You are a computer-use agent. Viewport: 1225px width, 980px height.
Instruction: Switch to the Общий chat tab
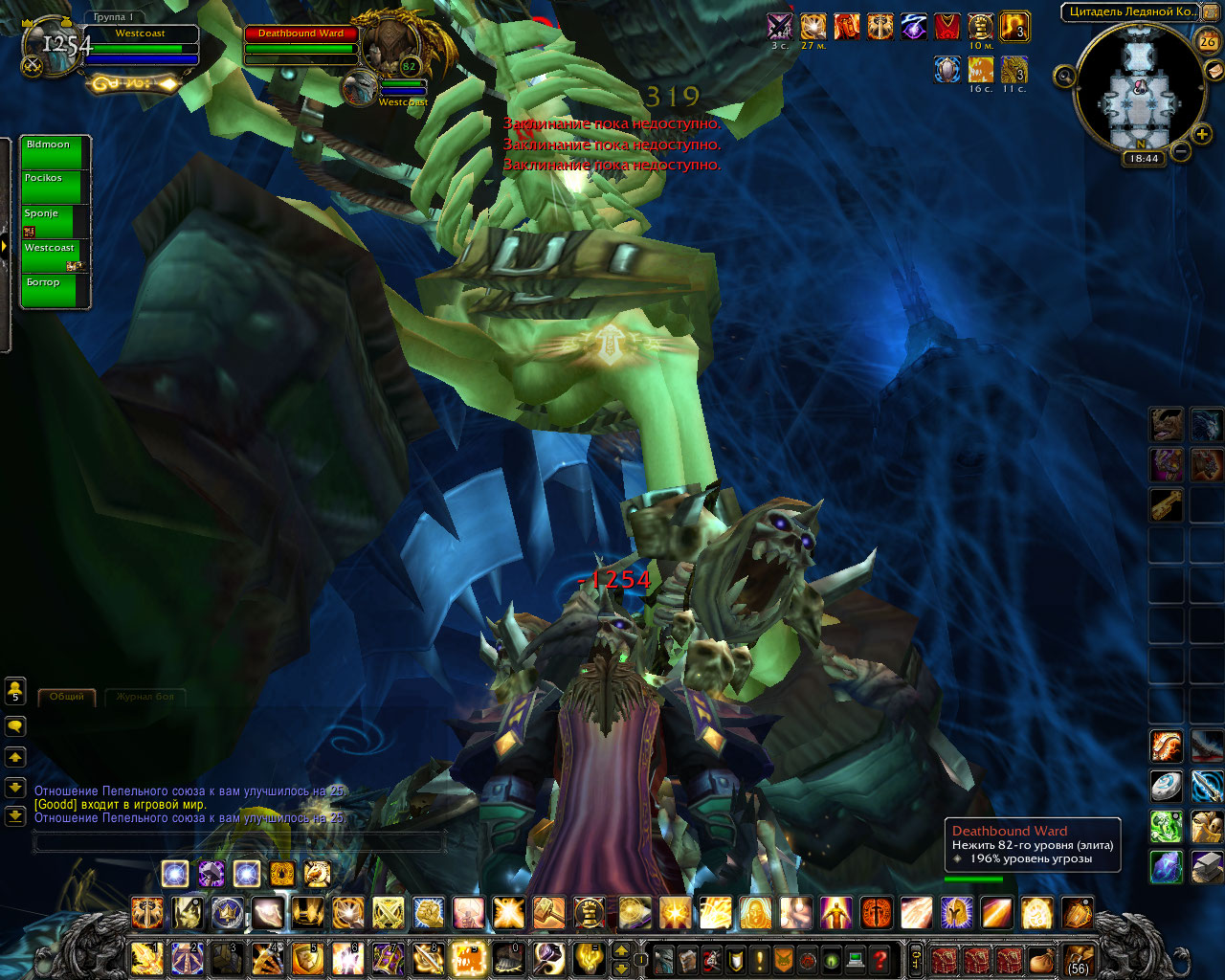[x=67, y=697]
